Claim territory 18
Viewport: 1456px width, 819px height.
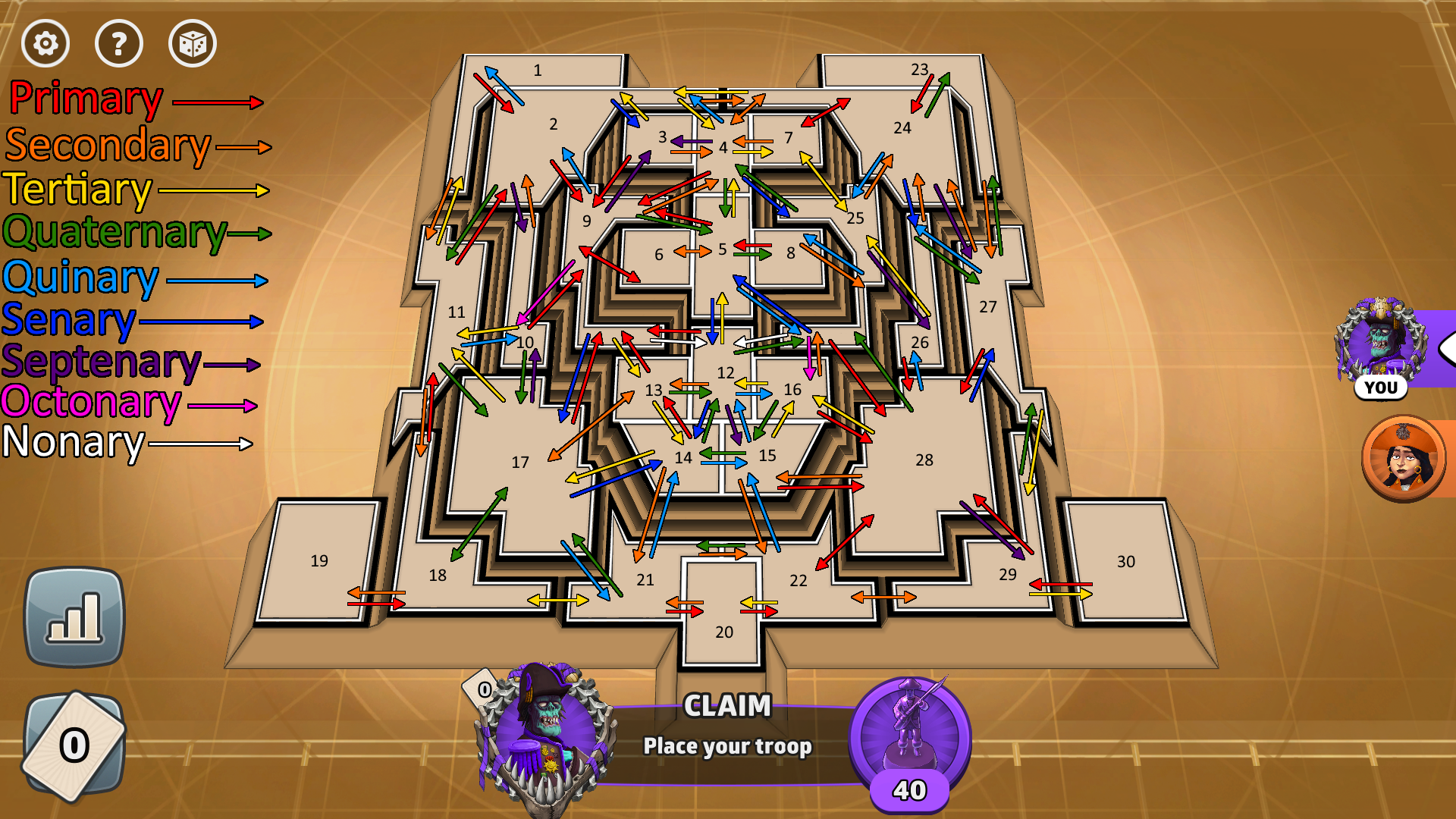(x=438, y=576)
